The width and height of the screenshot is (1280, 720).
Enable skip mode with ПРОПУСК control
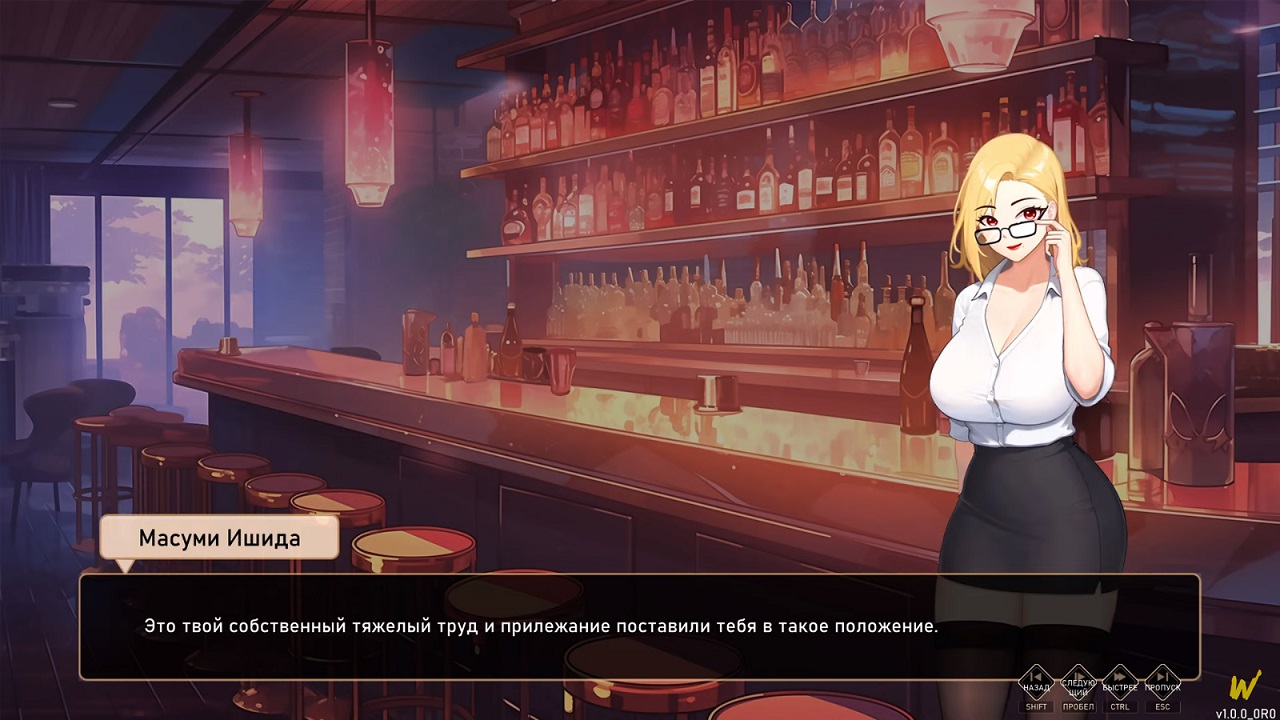[1161, 683]
